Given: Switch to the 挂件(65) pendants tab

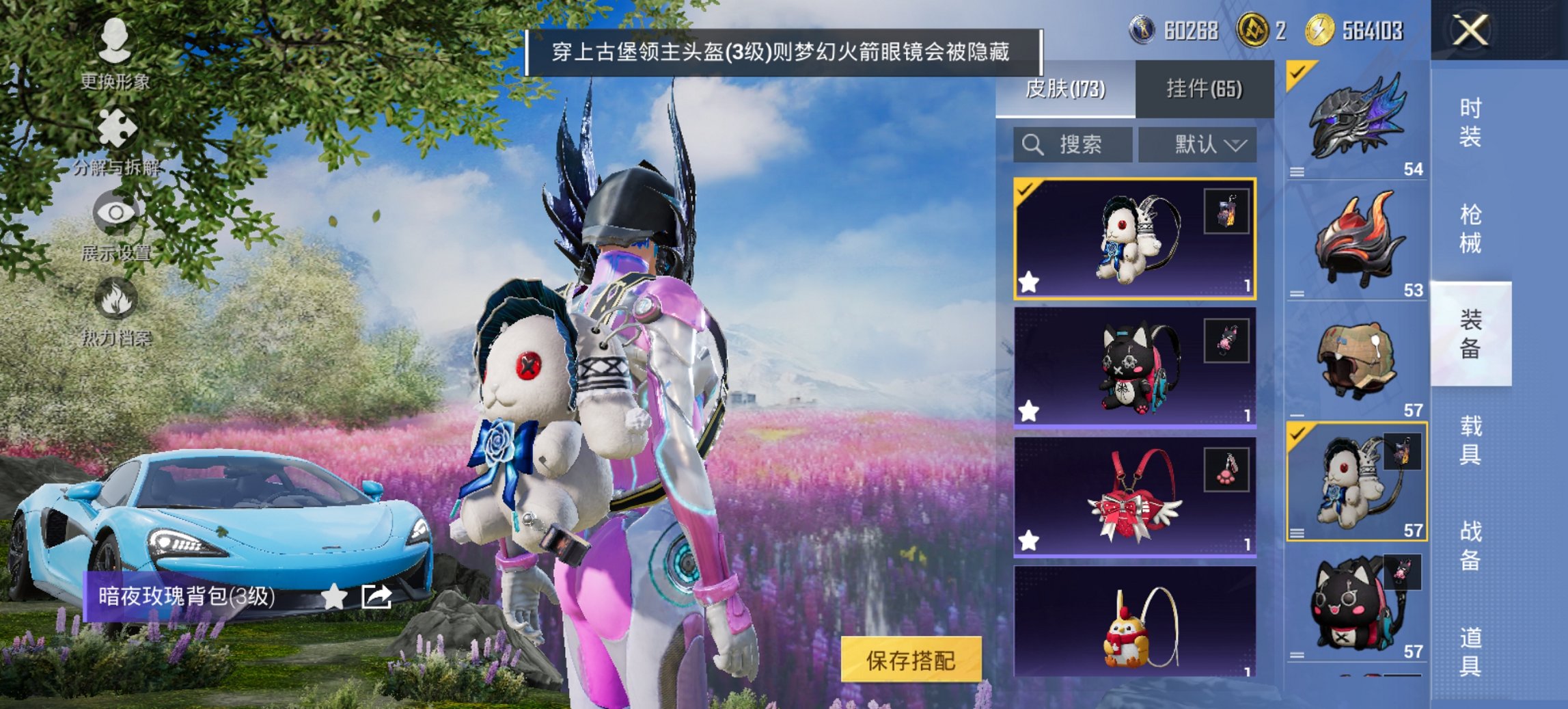Looking at the screenshot, I should pos(1206,89).
